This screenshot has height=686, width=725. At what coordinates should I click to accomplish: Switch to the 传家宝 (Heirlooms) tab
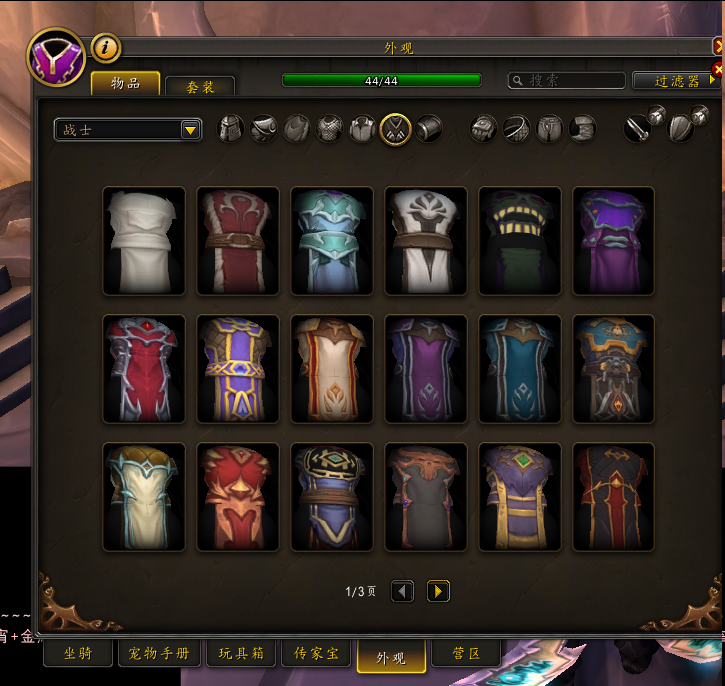point(314,654)
